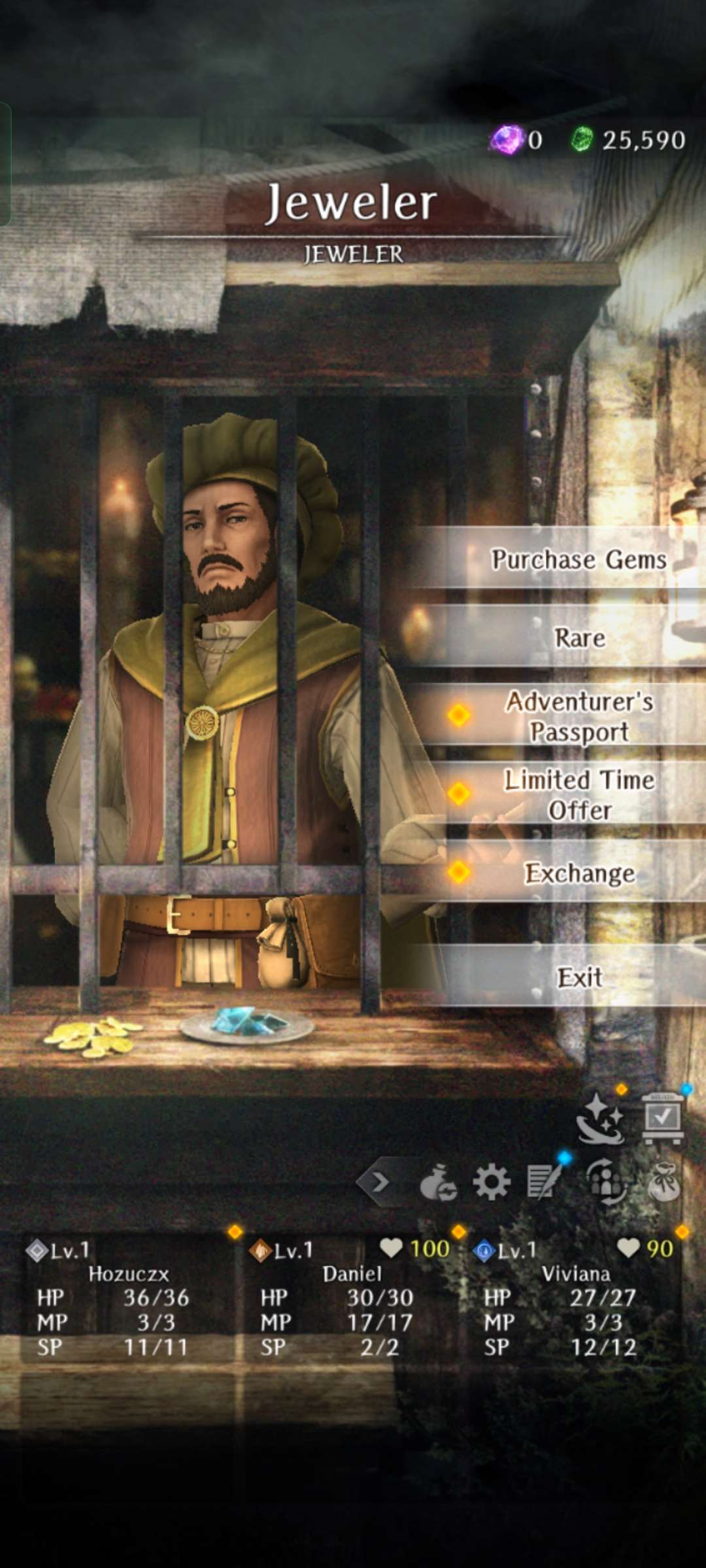
Task: Open the tied item bag icon
Action: tap(663, 1181)
